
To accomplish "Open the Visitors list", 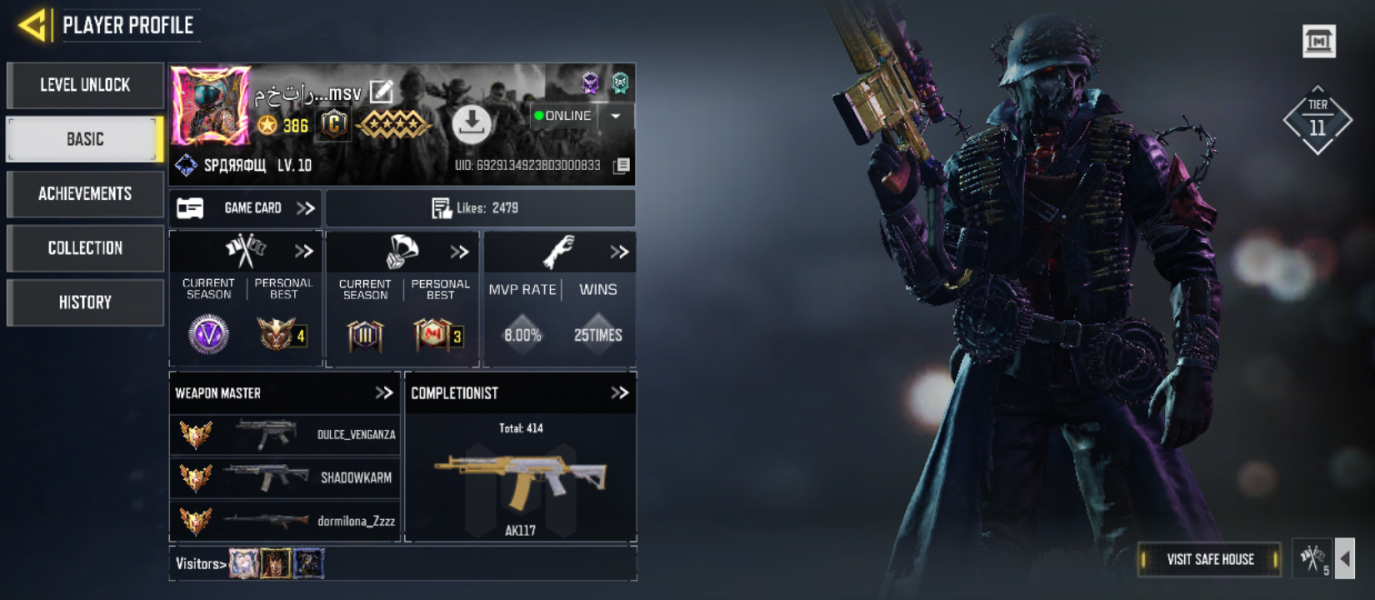I will point(200,564).
